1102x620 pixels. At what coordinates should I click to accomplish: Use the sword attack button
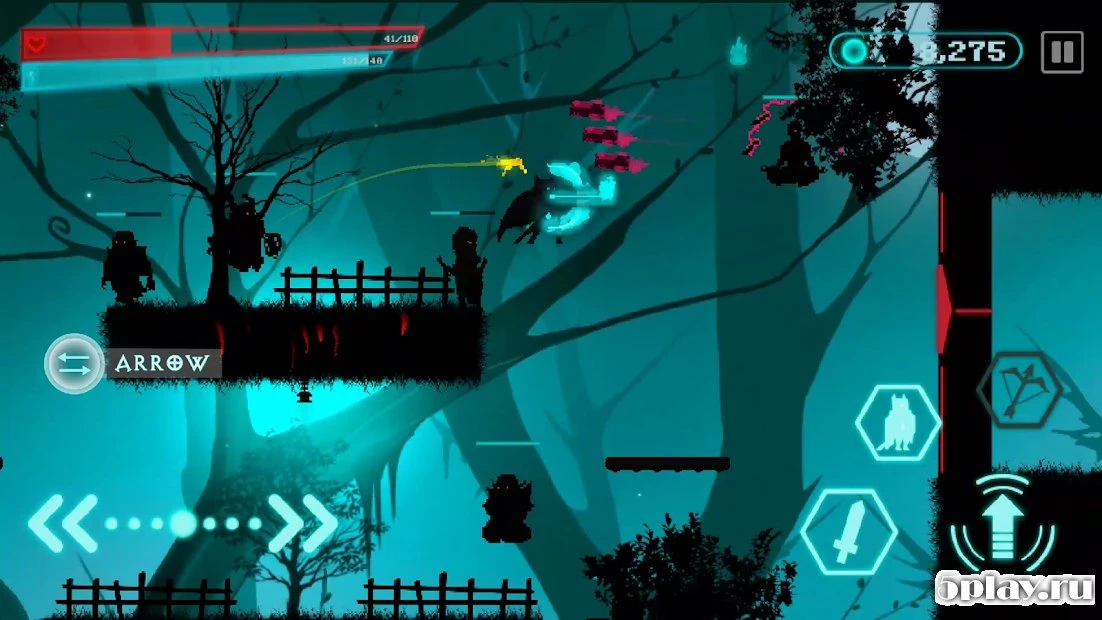click(x=848, y=532)
